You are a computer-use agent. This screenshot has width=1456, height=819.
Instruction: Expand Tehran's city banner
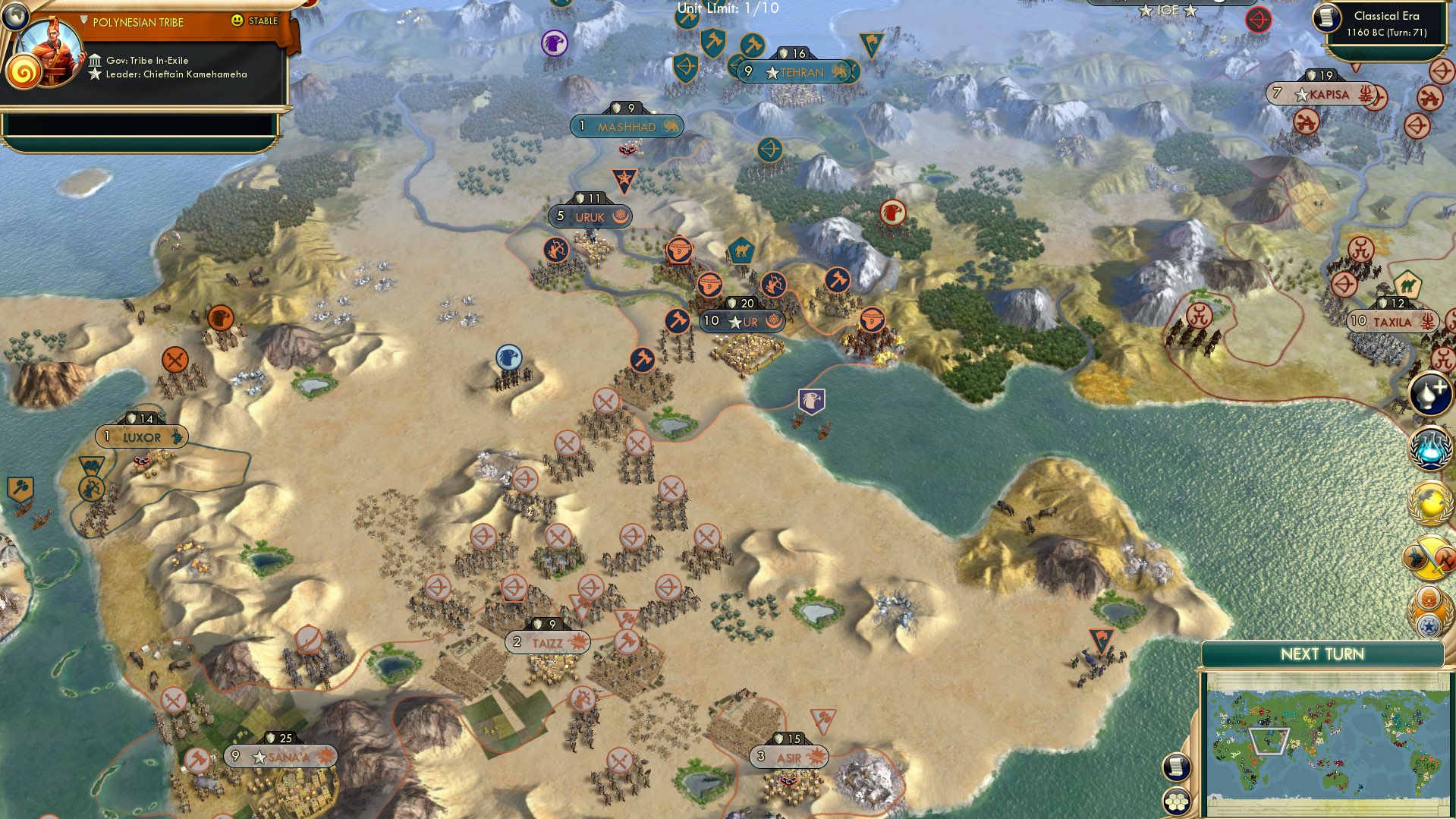coord(795,73)
